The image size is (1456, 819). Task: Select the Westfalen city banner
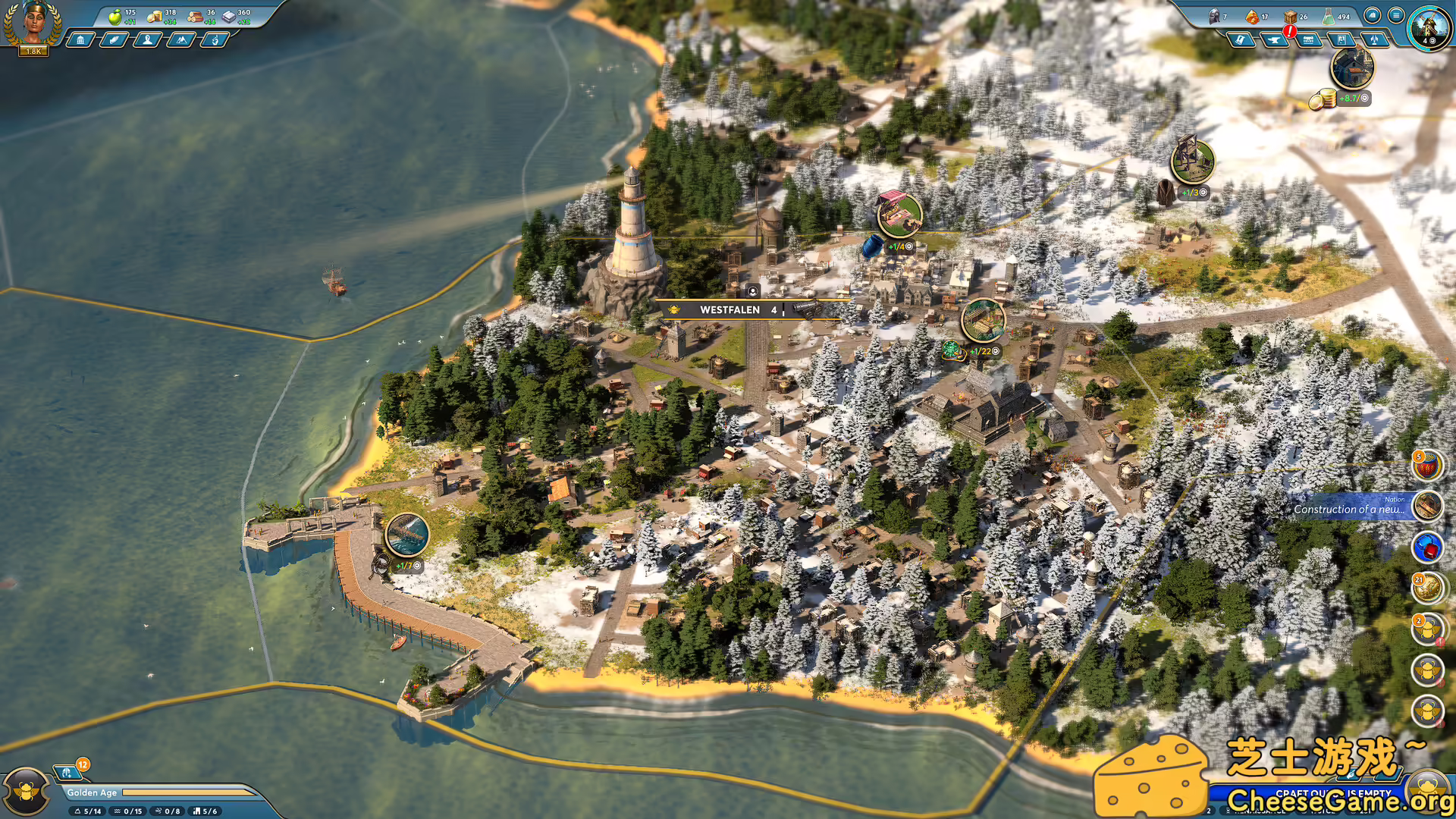click(x=730, y=309)
